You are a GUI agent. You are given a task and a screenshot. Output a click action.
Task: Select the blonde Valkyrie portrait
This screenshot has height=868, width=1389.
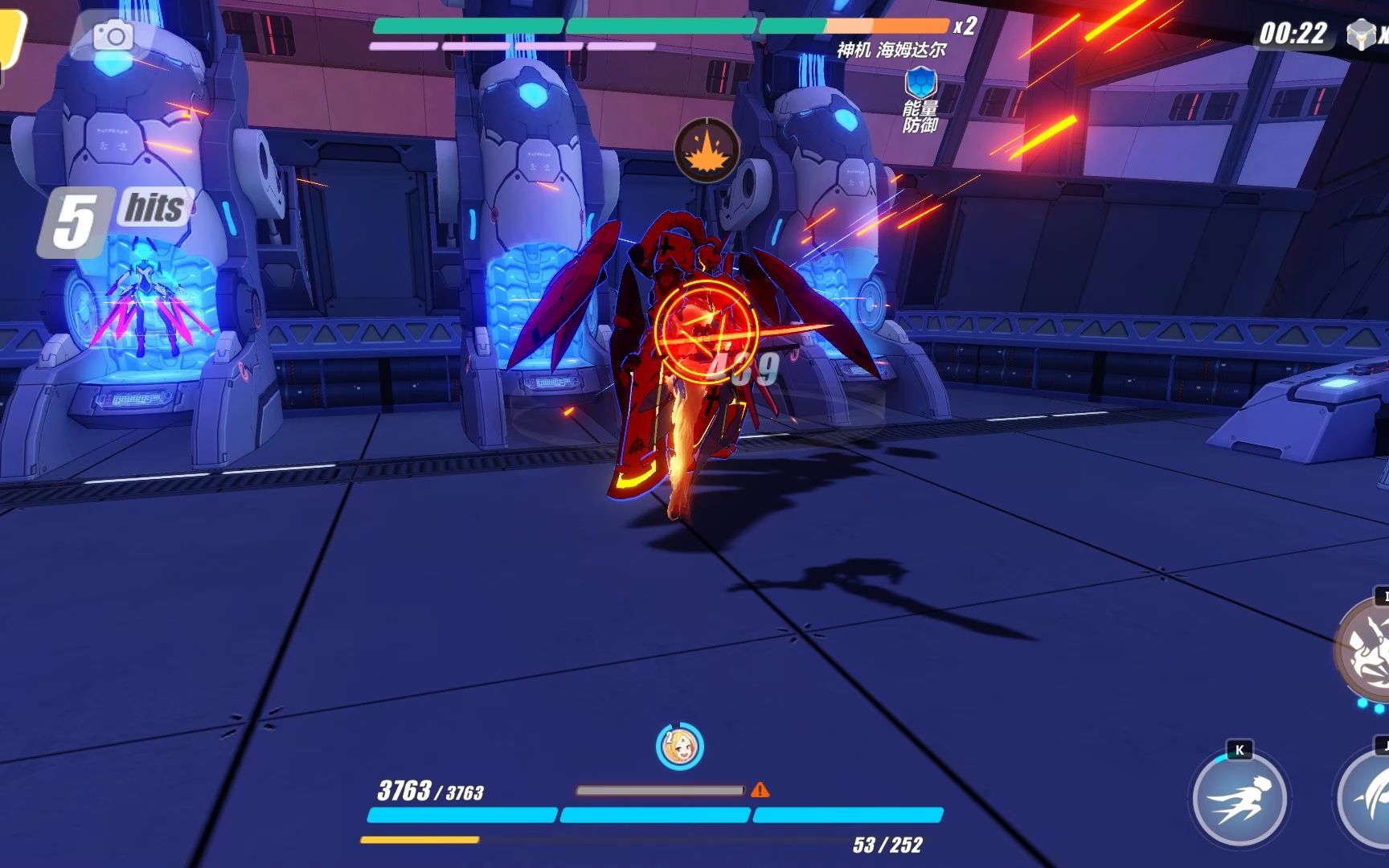[679, 747]
